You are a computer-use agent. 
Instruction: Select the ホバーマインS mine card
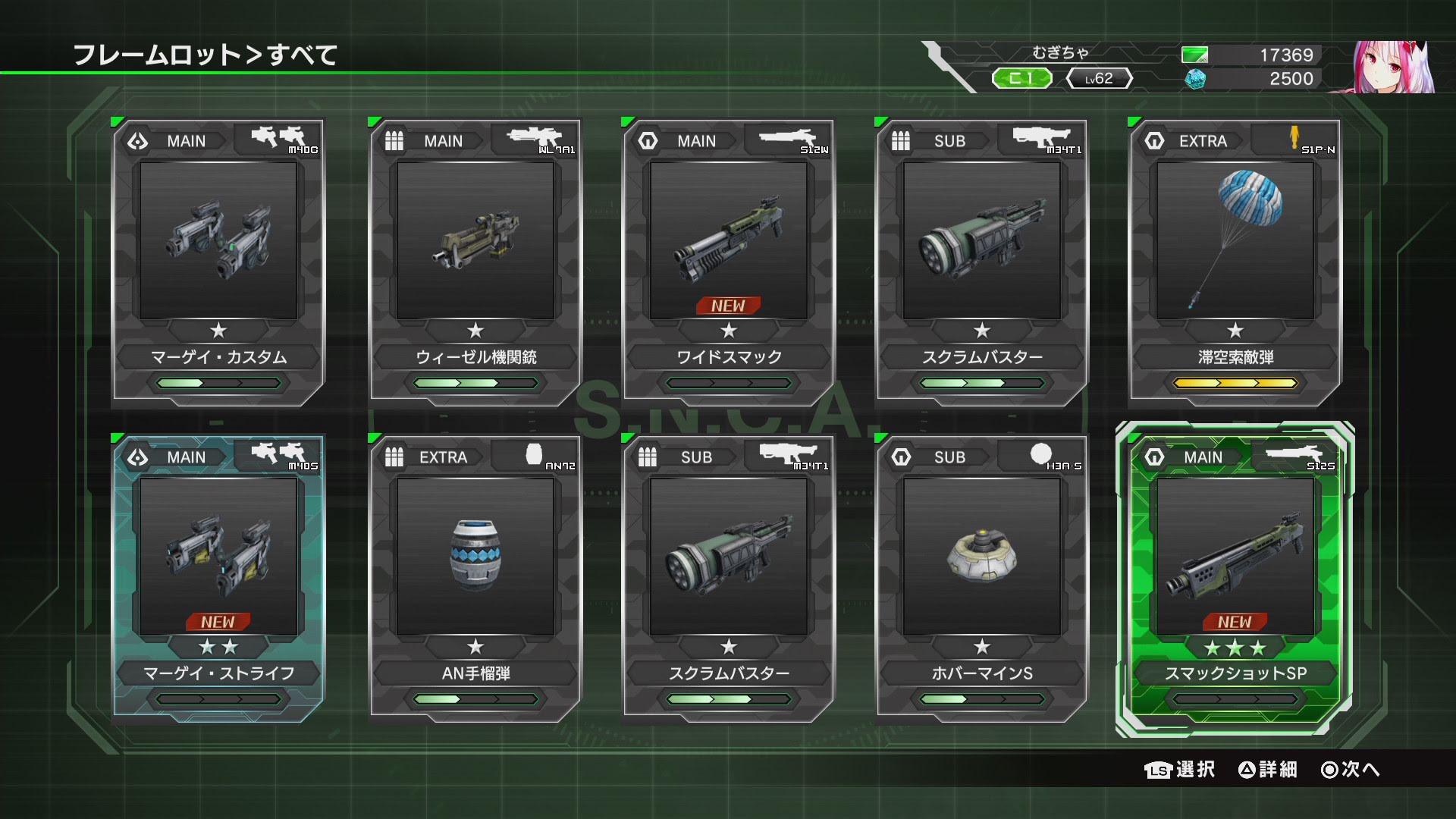point(982,578)
